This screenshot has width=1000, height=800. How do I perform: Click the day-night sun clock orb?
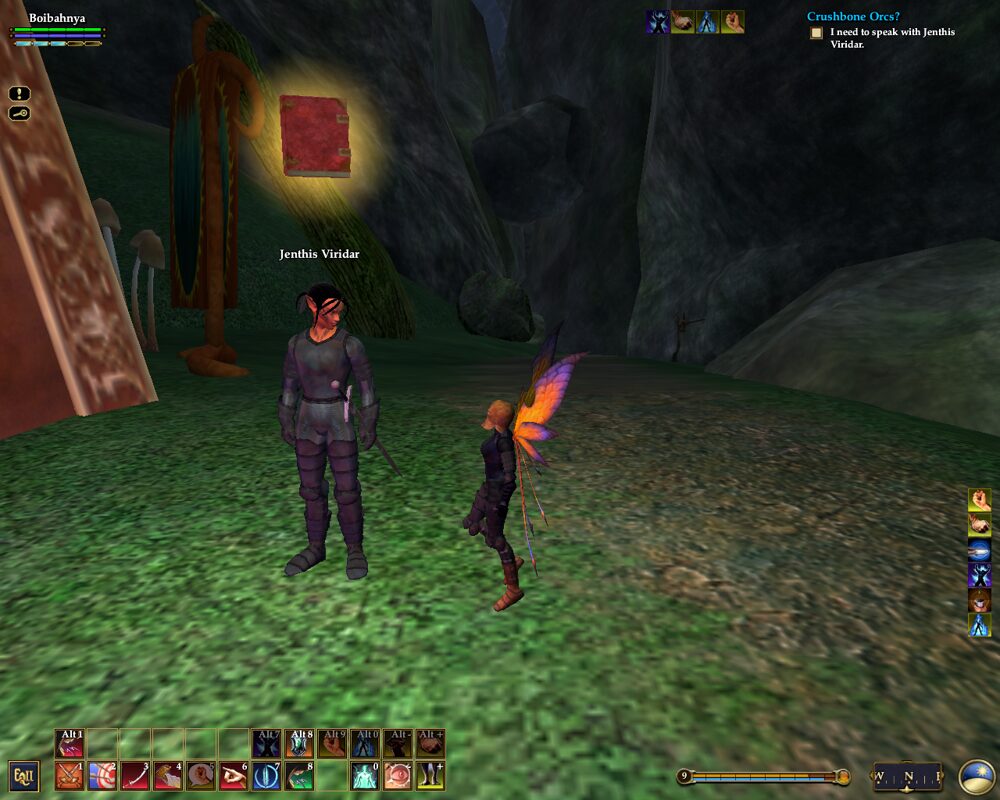pyautogui.click(x=976, y=776)
